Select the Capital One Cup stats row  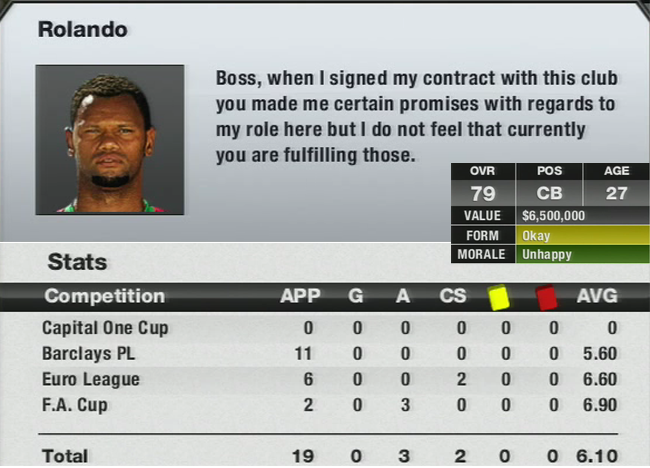[330, 328]
